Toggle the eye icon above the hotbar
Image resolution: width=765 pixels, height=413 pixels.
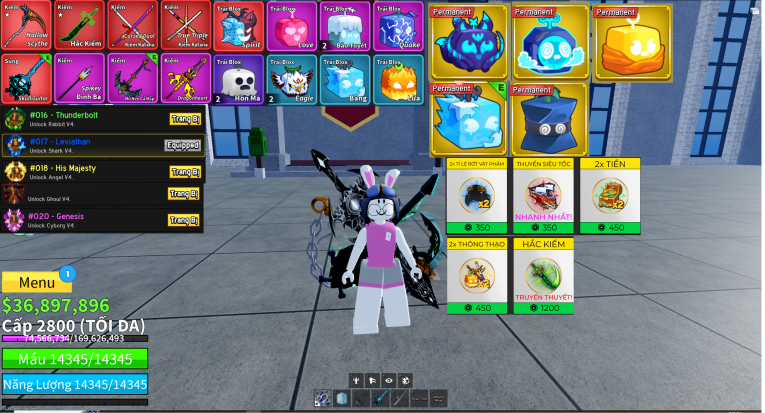tap(389, 380)
